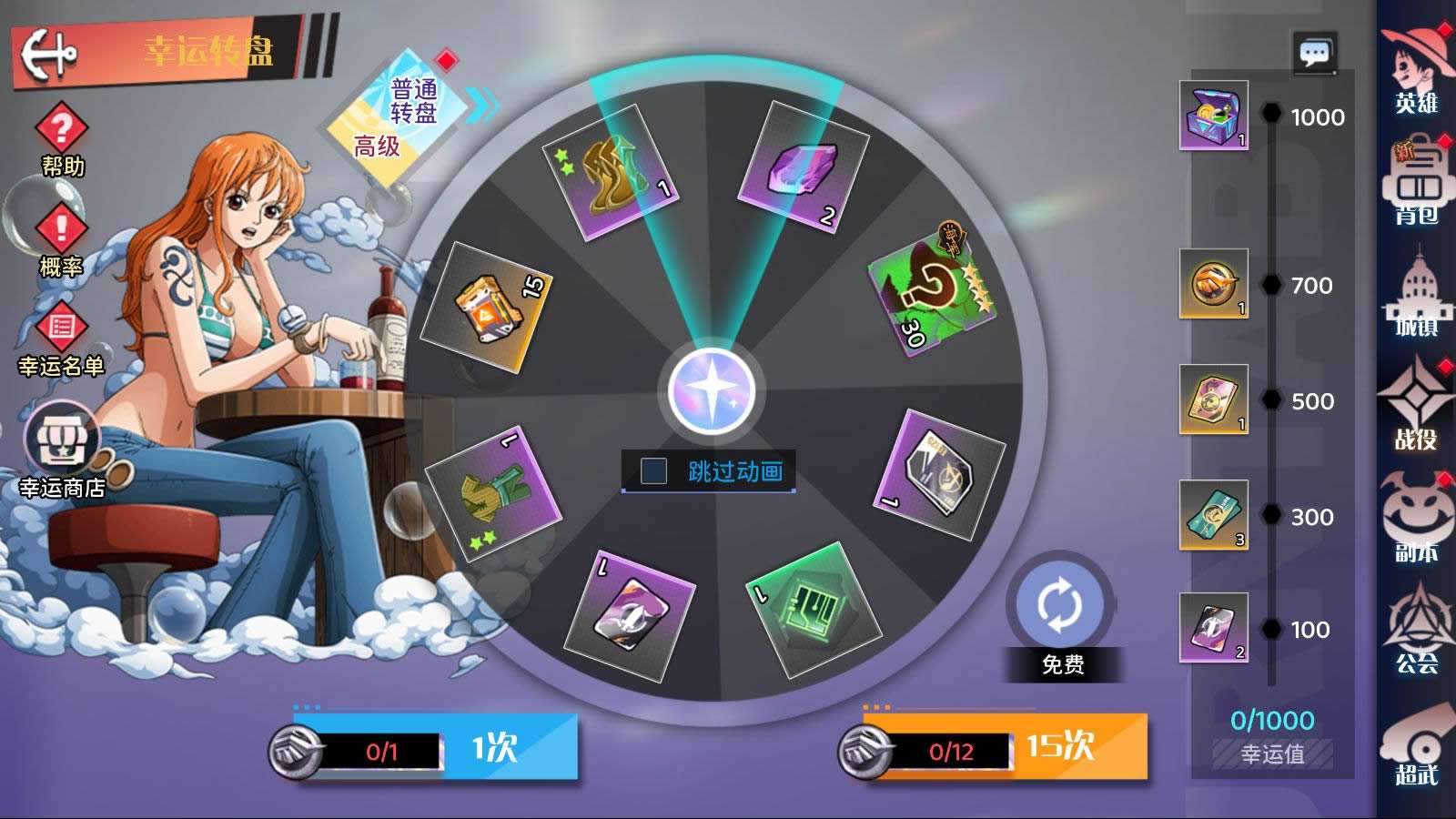Open the 英雄 heroes menu

[1416, 71]
